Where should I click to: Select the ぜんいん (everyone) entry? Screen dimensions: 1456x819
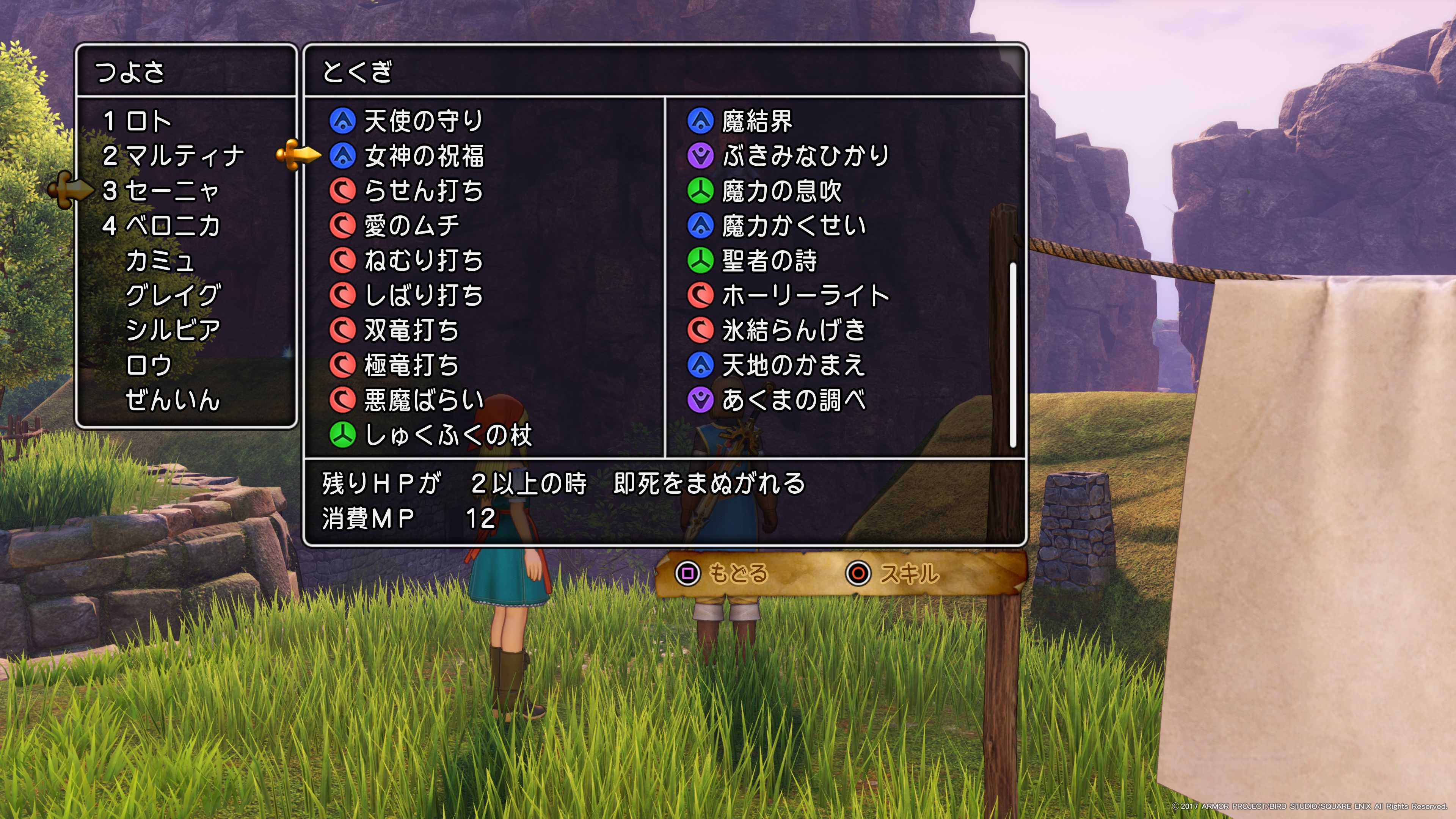coord(173,400)
